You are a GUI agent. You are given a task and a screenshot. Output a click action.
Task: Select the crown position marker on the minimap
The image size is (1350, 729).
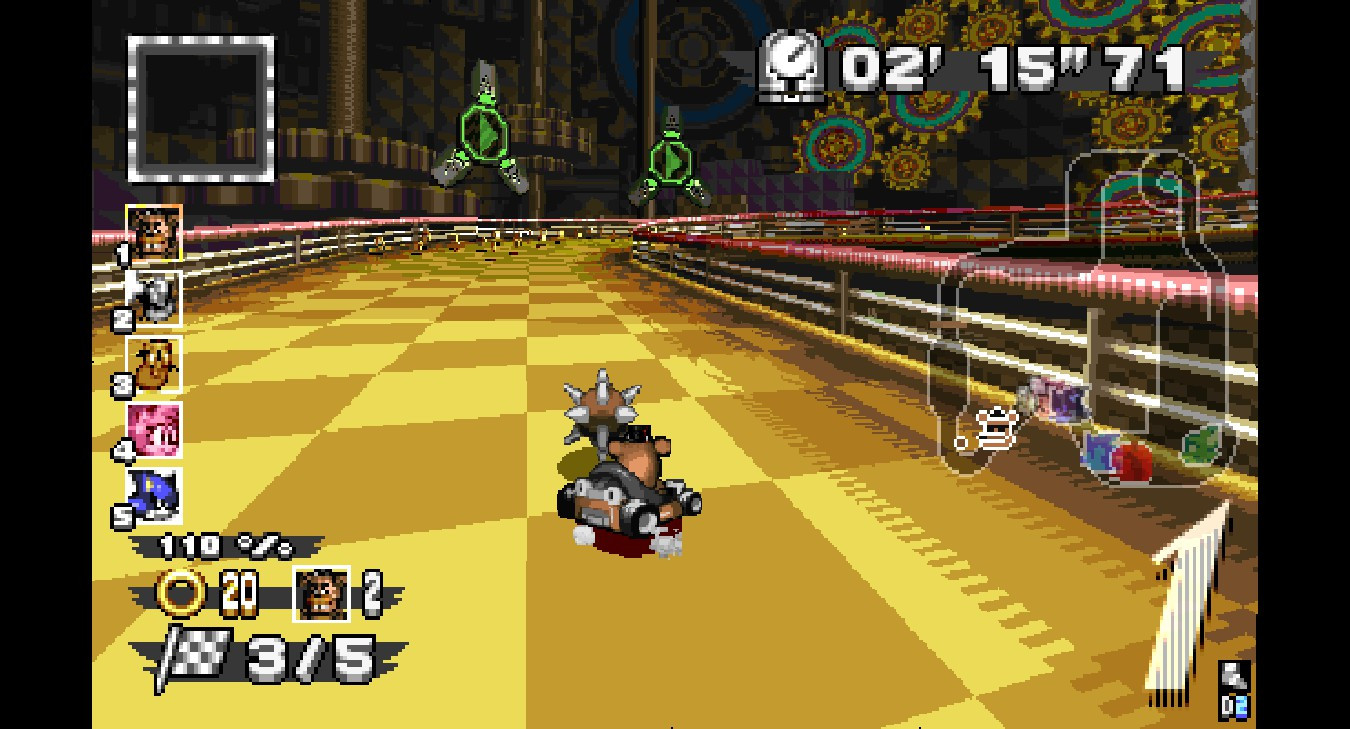coord(995,428)
